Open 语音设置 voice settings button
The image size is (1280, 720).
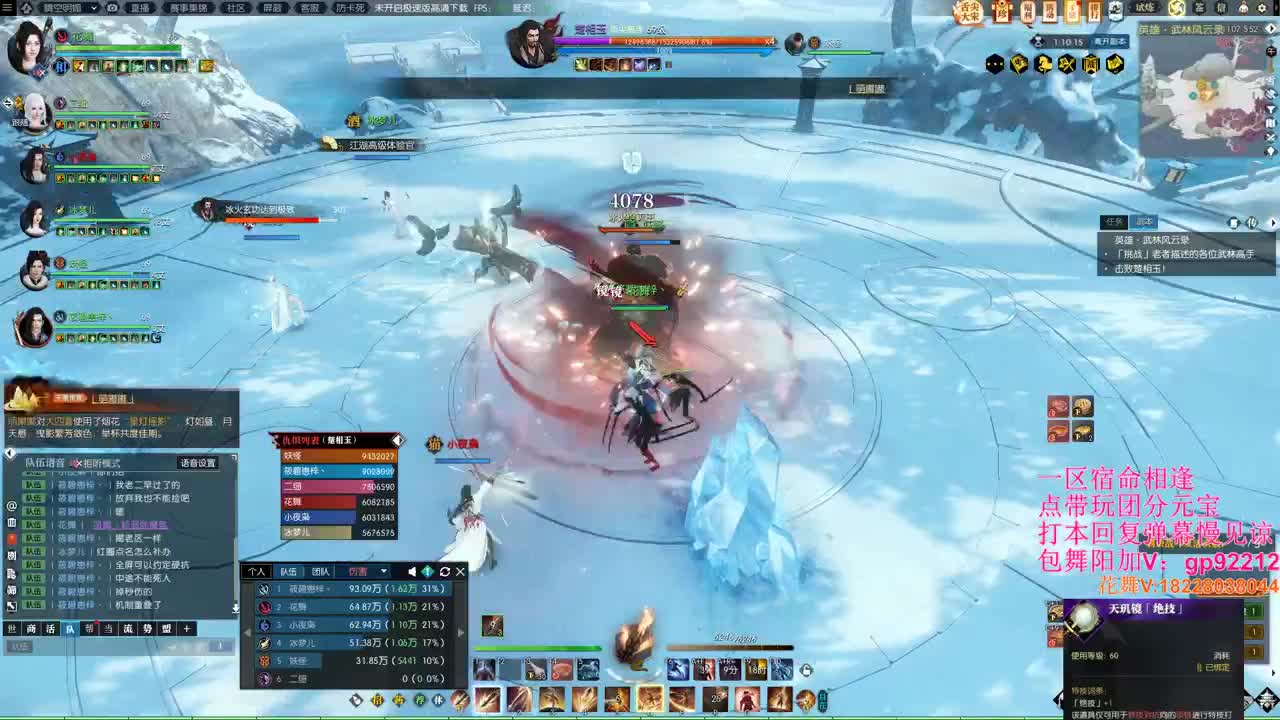(x=197, y=463)
